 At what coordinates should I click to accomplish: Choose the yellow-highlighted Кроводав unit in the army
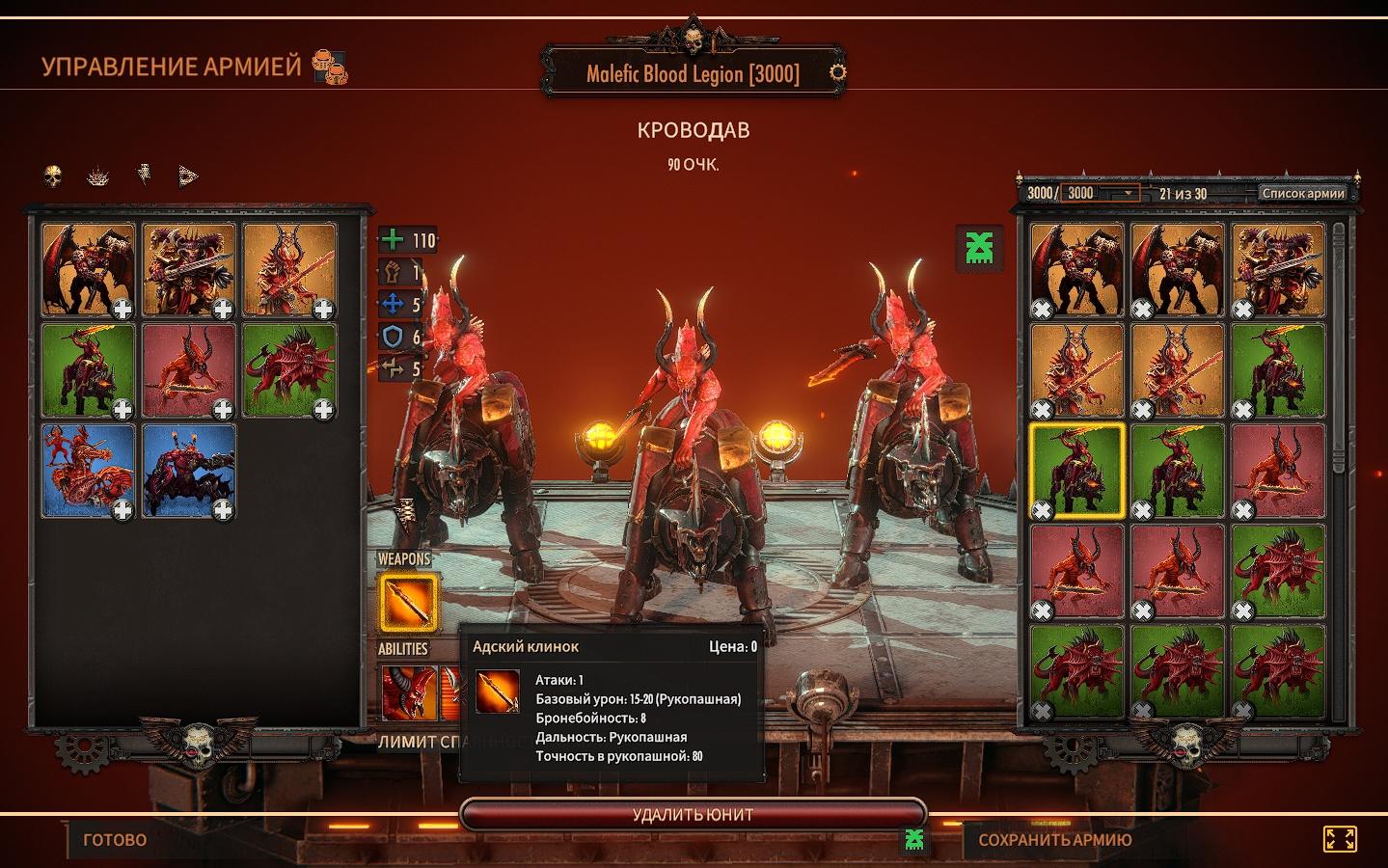(x=1077, y=472)
